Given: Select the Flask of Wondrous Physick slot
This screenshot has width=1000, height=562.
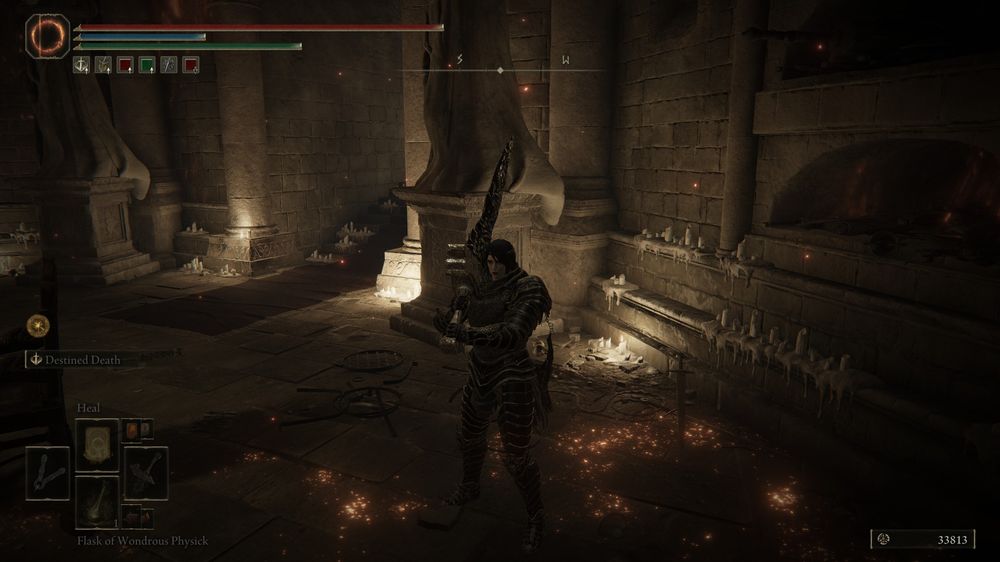Looking at the screenshot, I should pyautogui.click(x=97, y=500).
